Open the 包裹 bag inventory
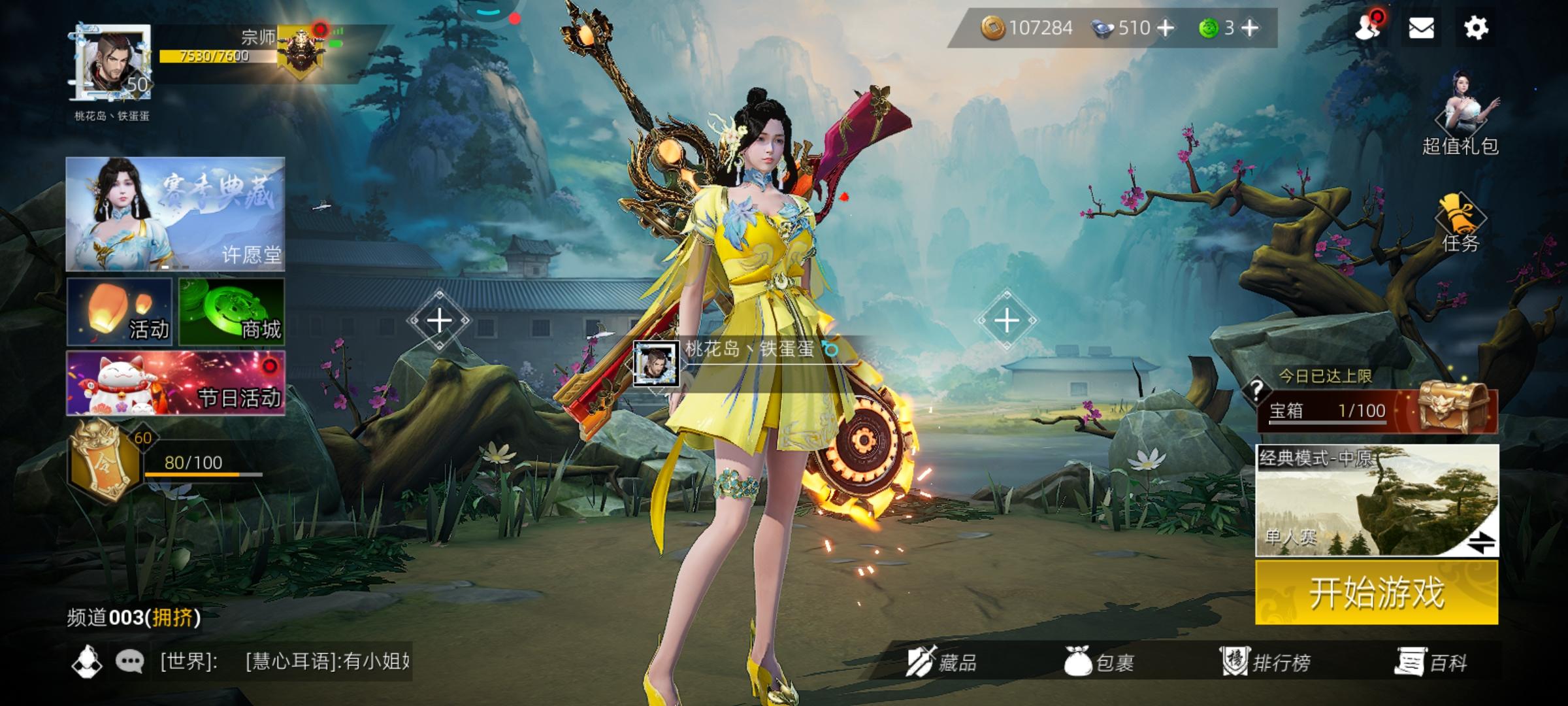The width and height of the screenshot is (1568, 706). (x=1099, y=663)
